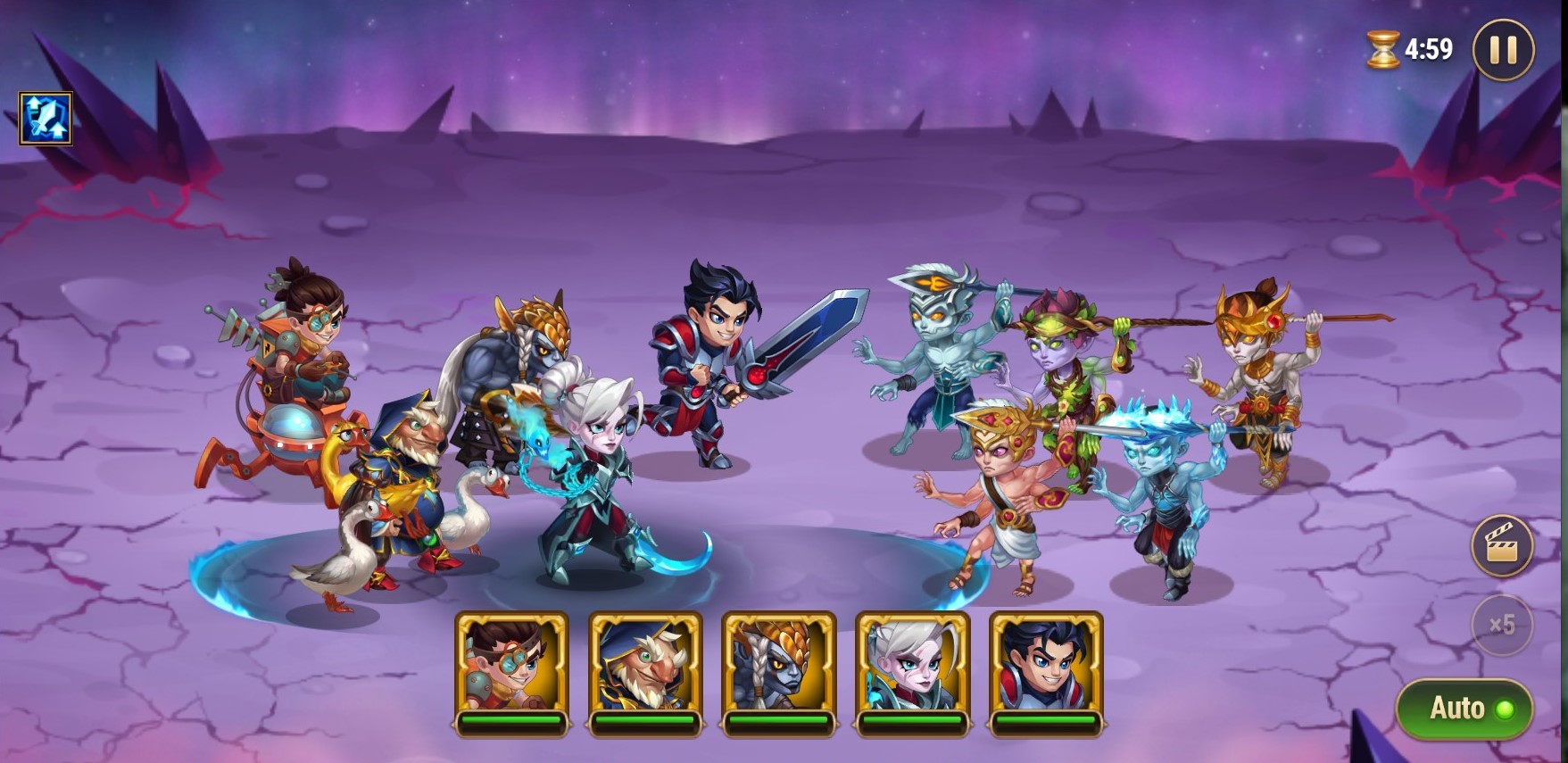Tap the x5 speed button
1568x763 pixels.
point(1502,625)
